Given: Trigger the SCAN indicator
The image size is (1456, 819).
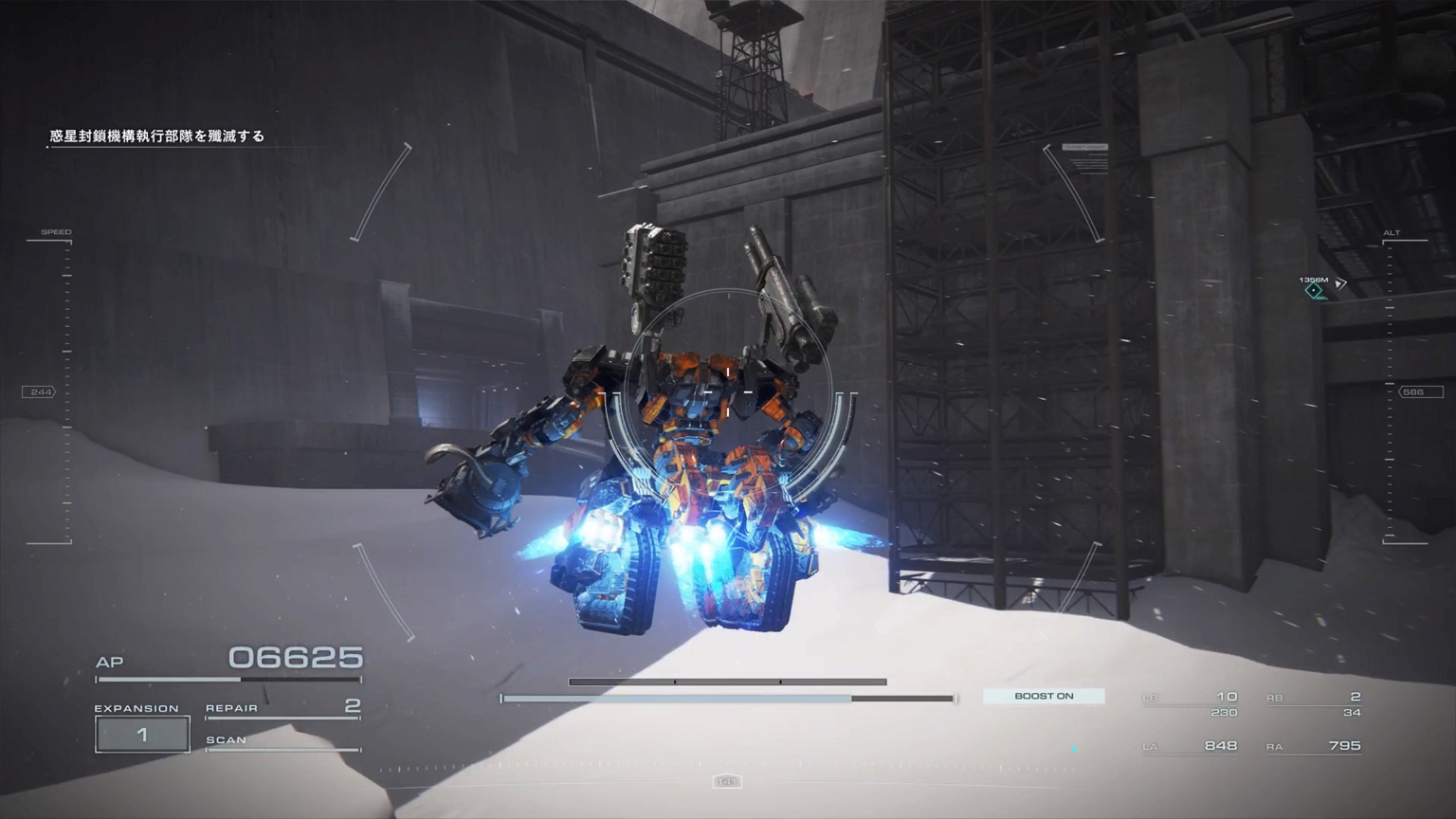Looking at the screenshot, I should coord(282,741).
